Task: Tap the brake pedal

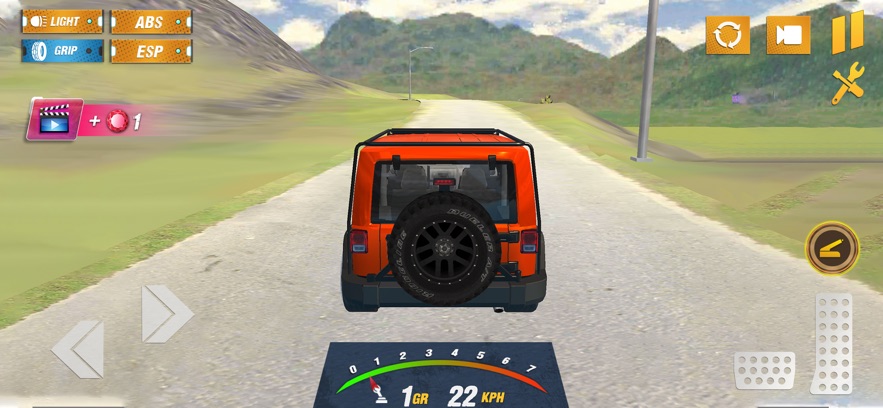Action: (764, 370)
